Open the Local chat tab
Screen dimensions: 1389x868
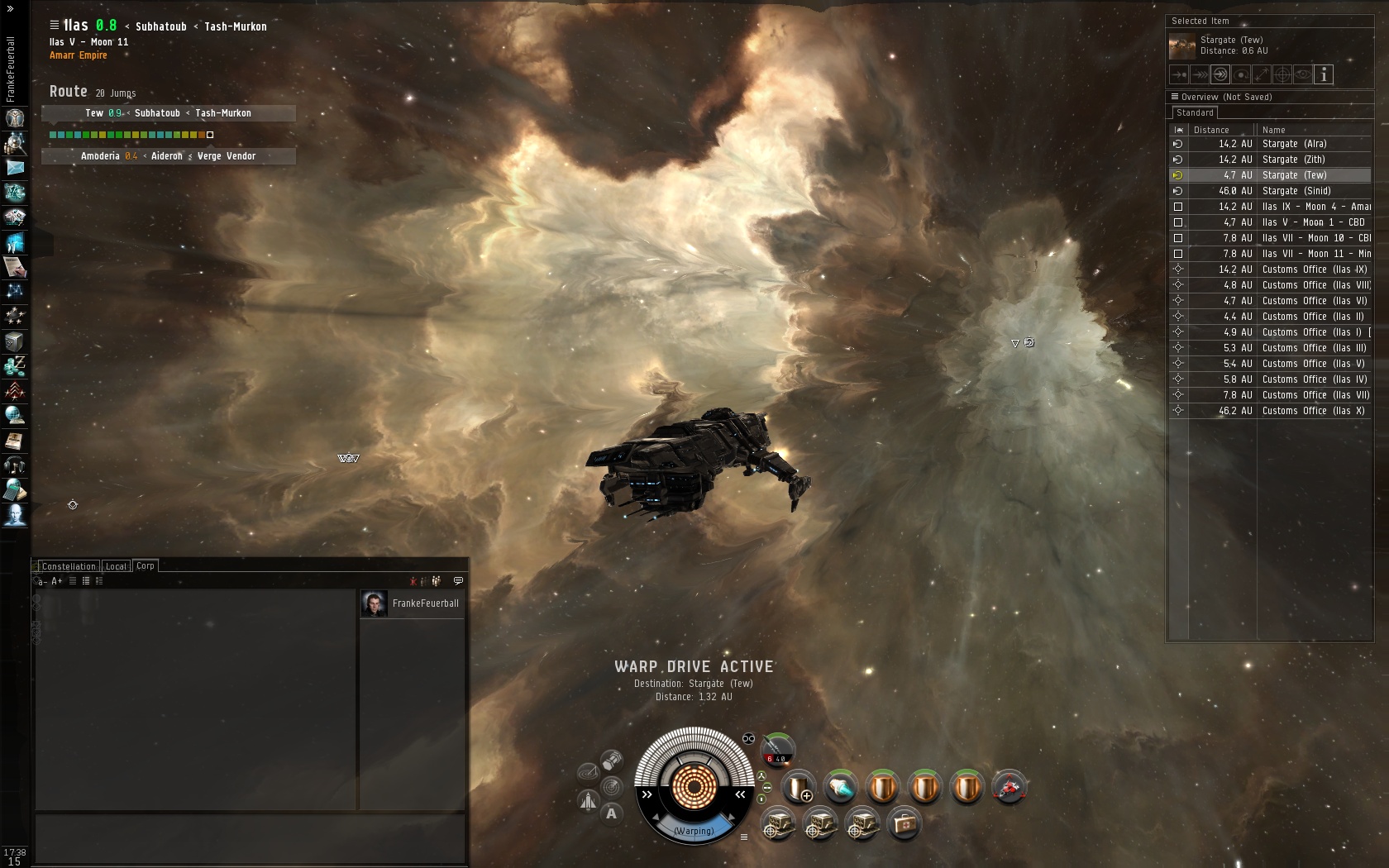[x=116, y=566]
